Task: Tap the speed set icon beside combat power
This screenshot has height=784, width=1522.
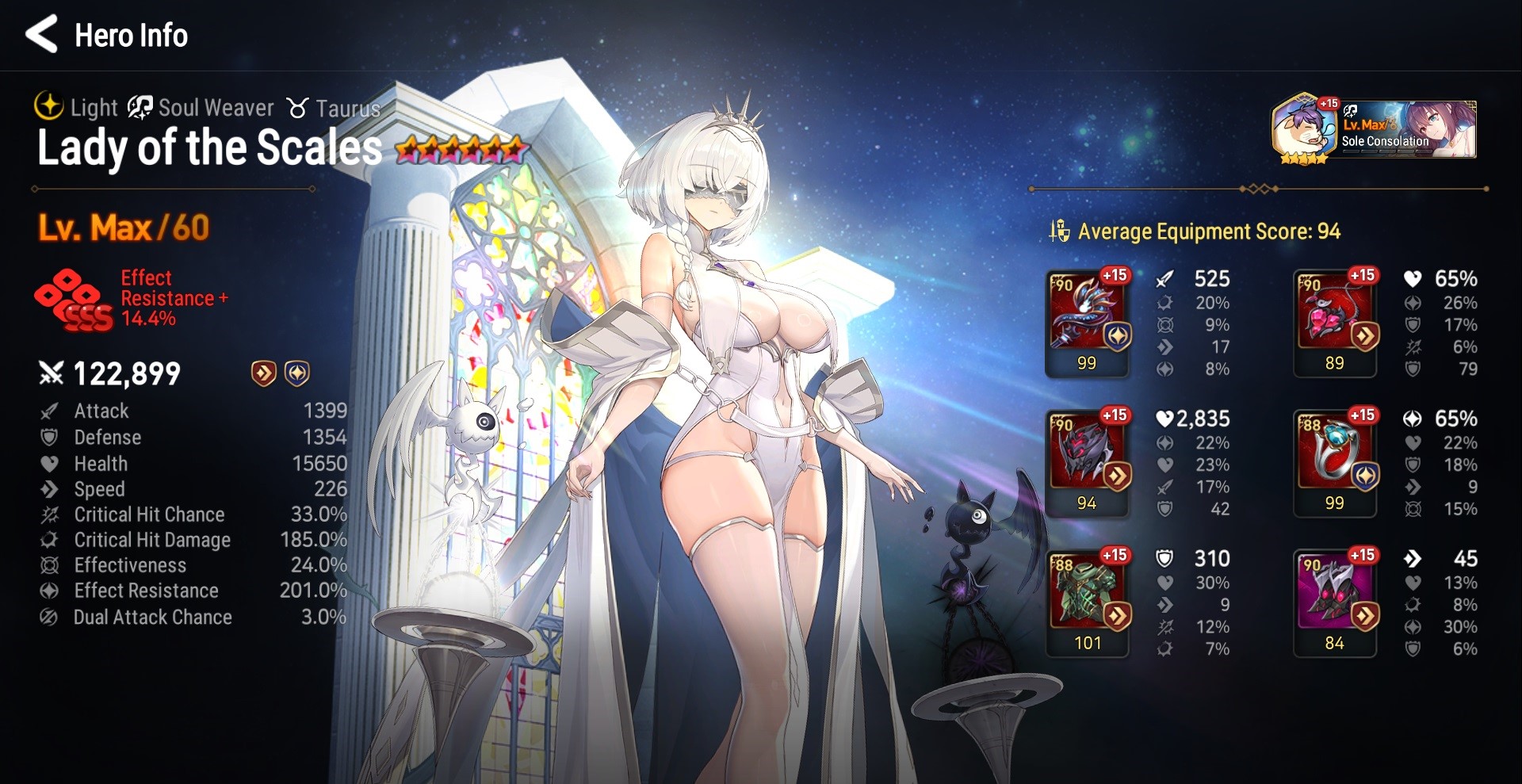Action: (x=264, y=373)
